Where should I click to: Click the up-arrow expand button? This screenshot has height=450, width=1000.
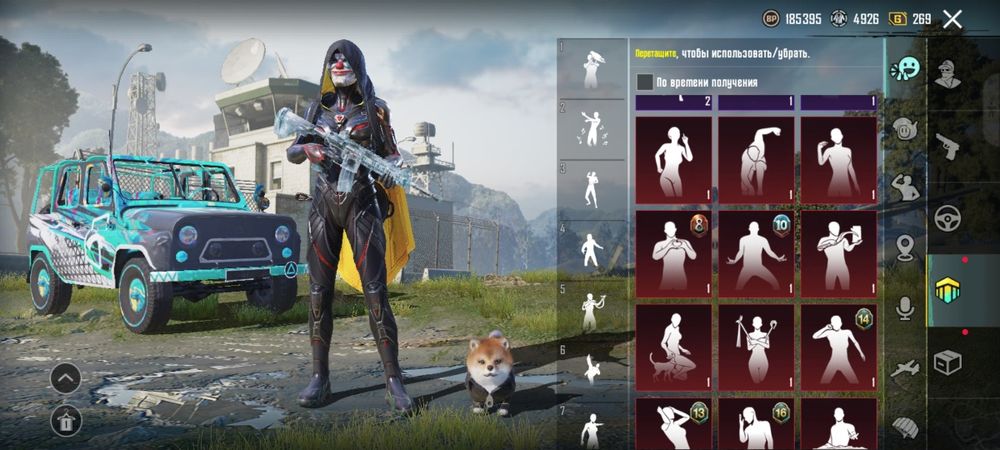pyautogui.click(x=66, y=378)
